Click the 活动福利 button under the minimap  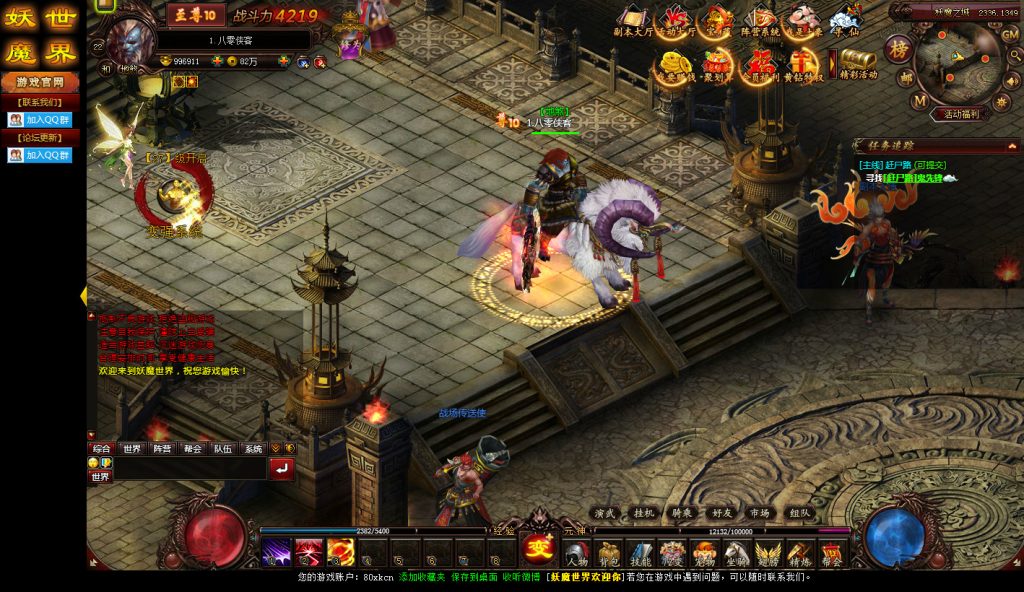[961, 114]
